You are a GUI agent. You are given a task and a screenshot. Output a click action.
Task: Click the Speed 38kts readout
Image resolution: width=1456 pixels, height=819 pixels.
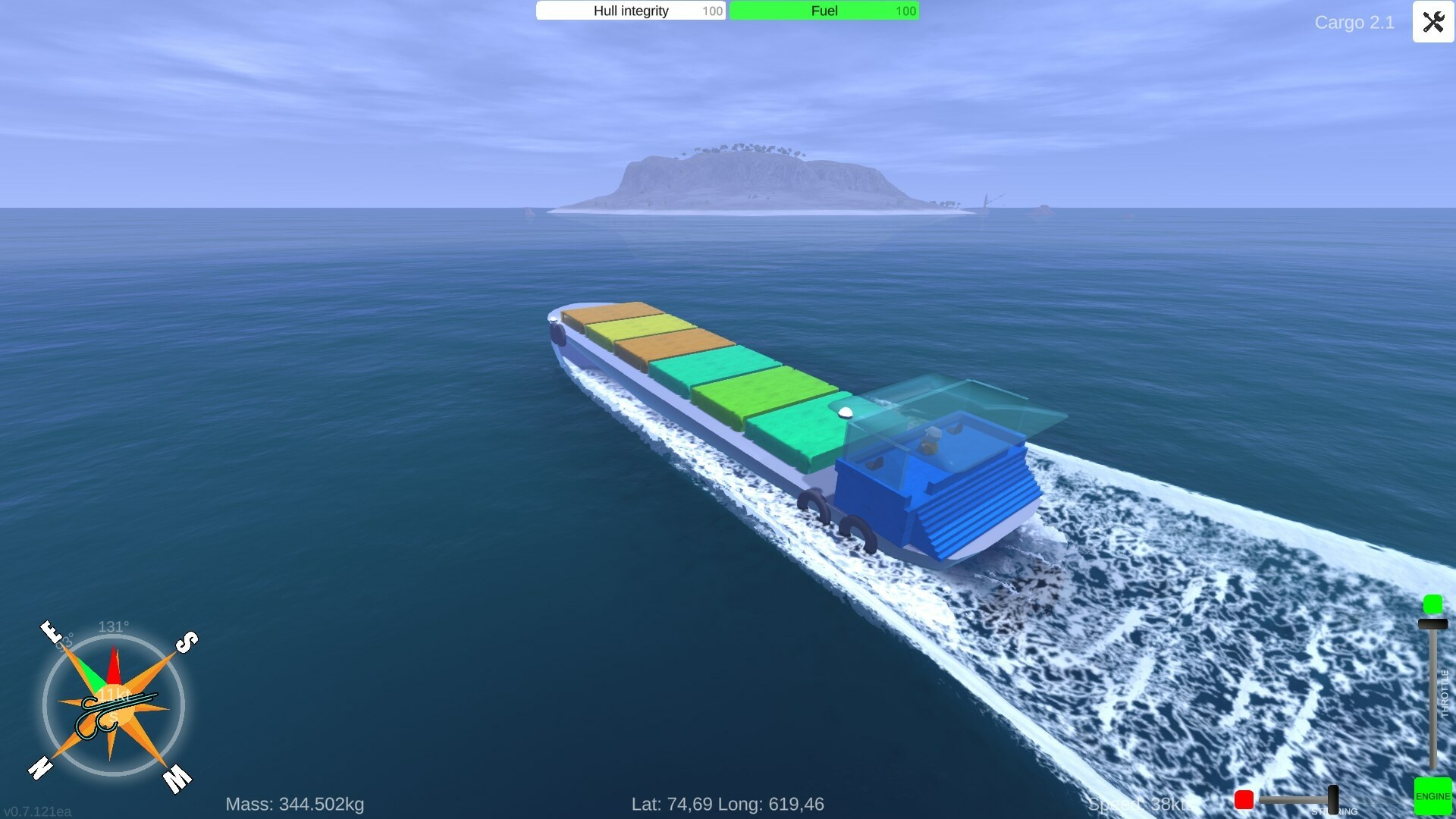(1140, 804)
